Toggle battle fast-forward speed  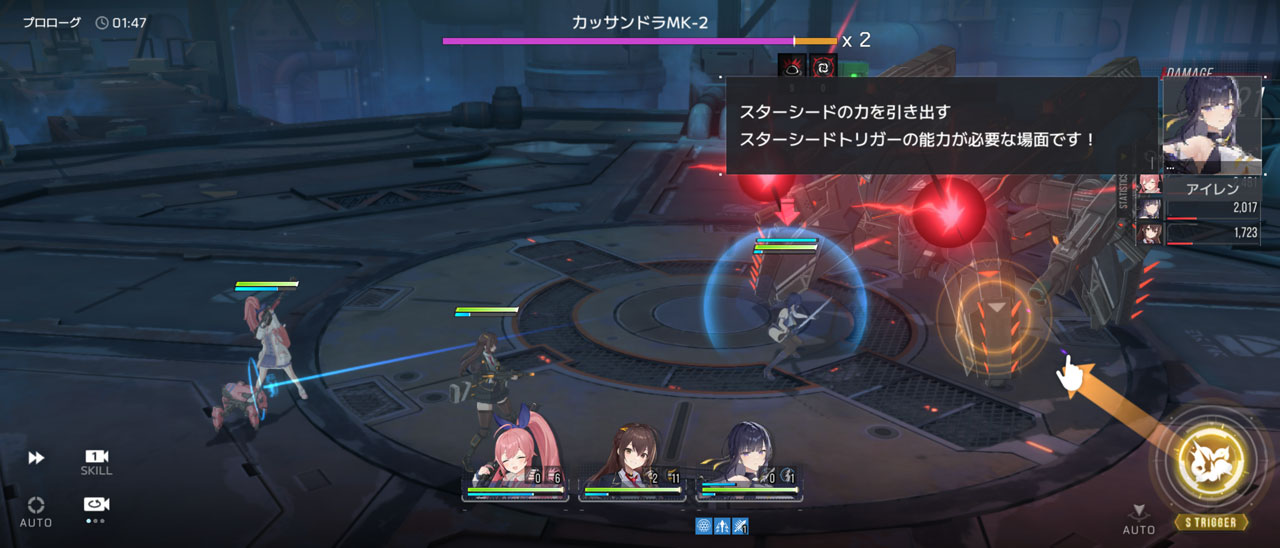[36, 458]
